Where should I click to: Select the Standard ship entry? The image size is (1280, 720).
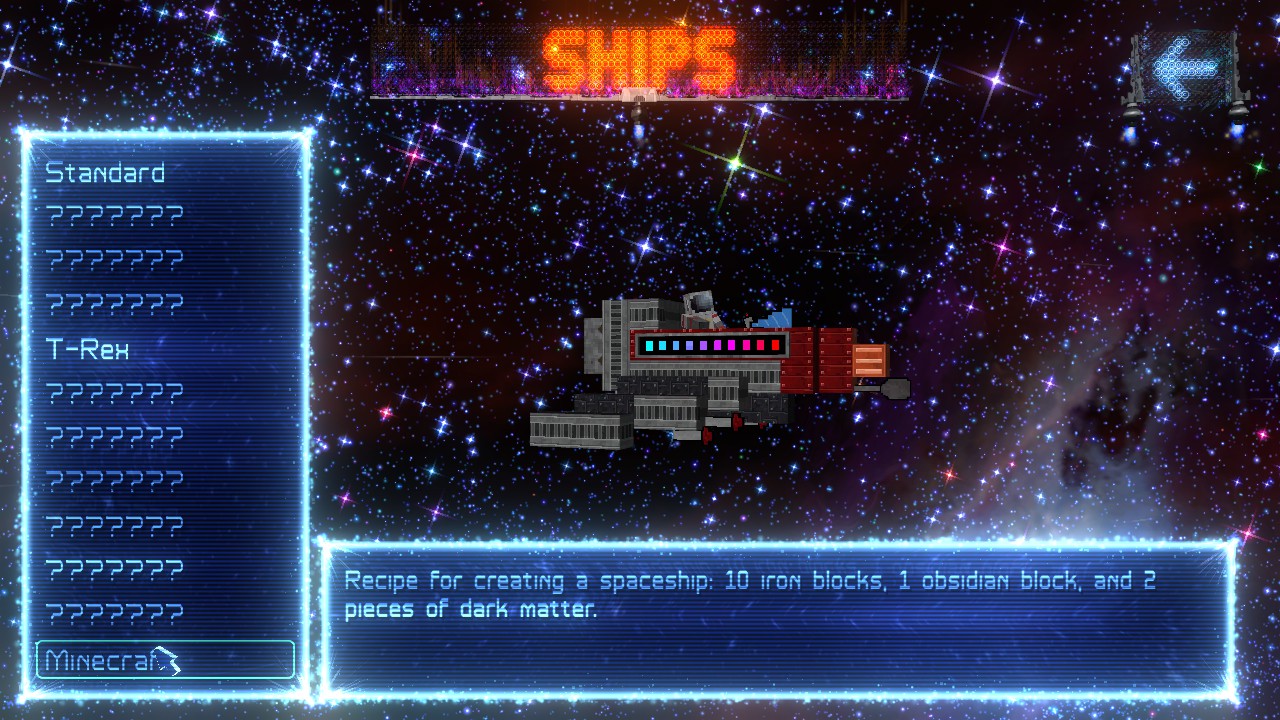coord(105,173)
